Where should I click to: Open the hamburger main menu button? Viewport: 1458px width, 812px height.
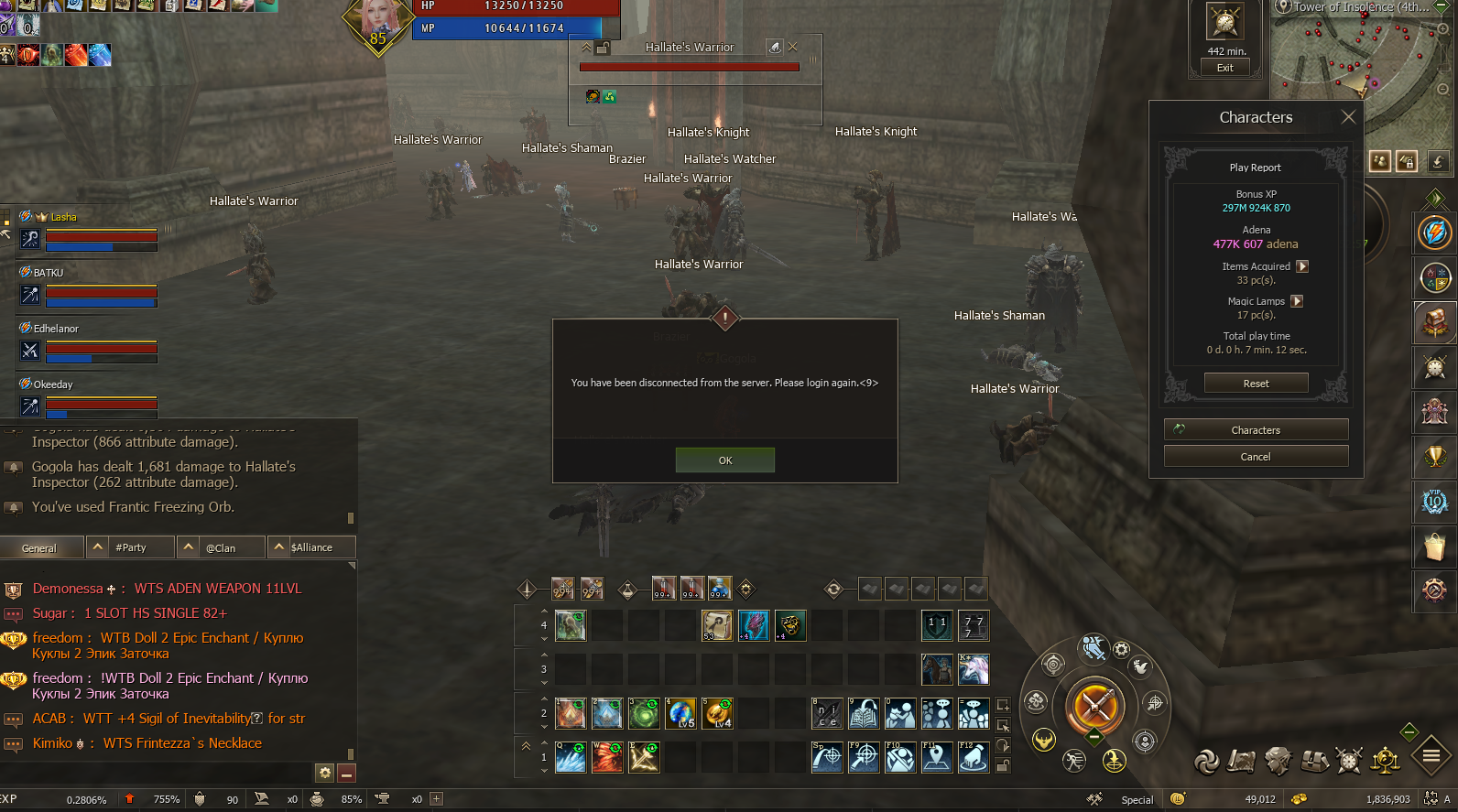point(1431,756)
